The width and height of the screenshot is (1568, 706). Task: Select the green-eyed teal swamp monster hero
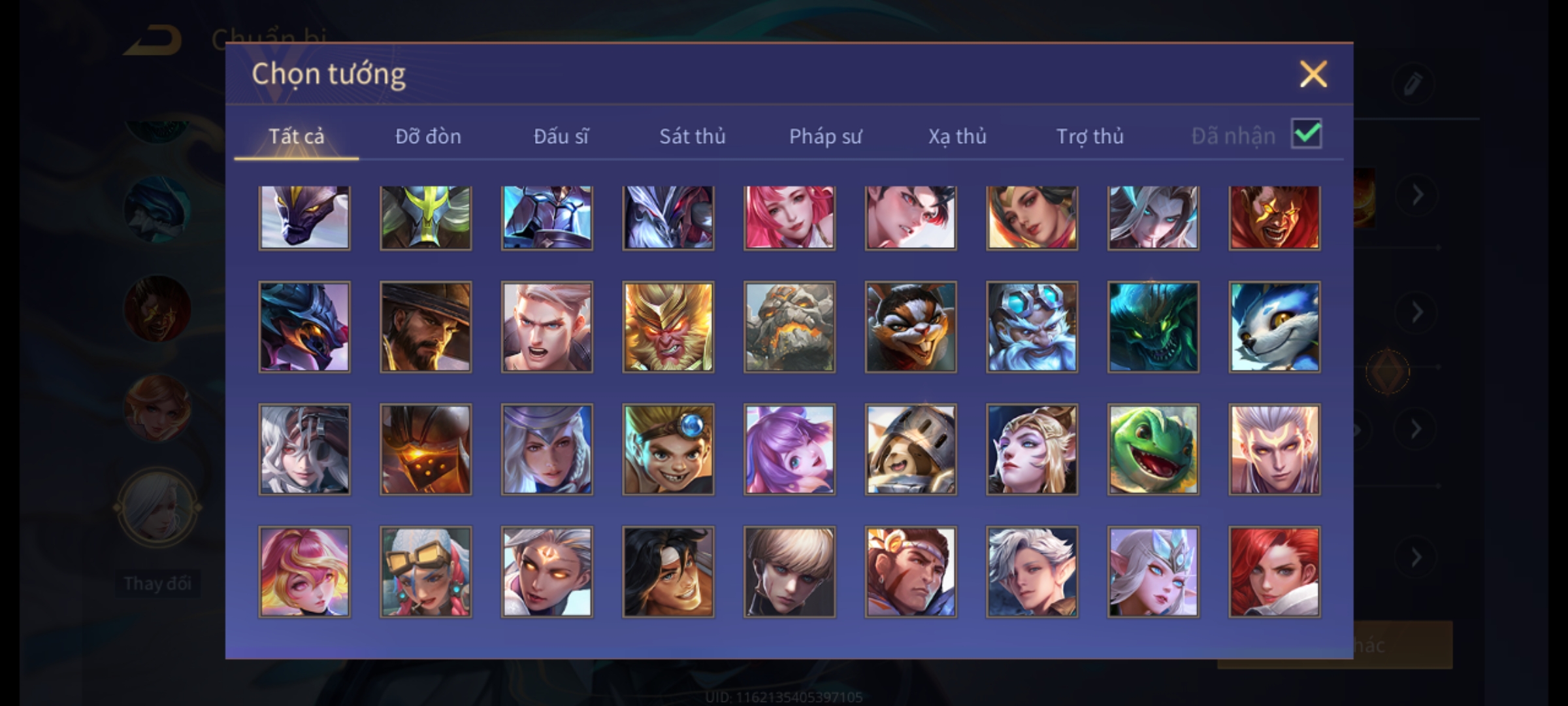(1153, 327)
